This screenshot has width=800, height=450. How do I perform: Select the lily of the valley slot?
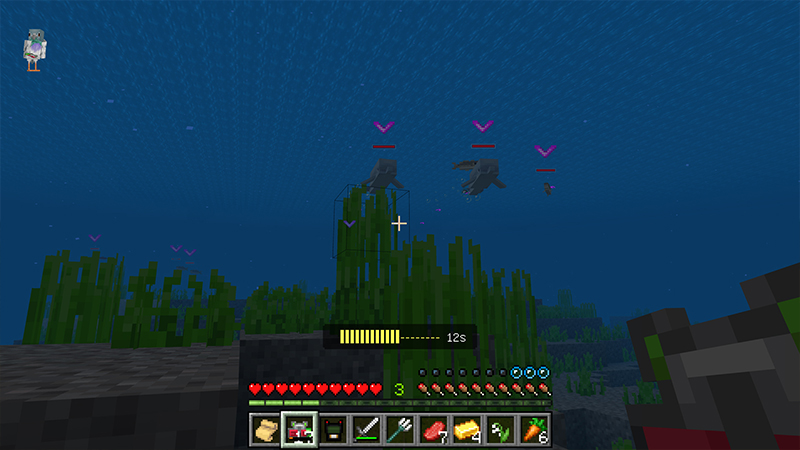click(501, 429)
